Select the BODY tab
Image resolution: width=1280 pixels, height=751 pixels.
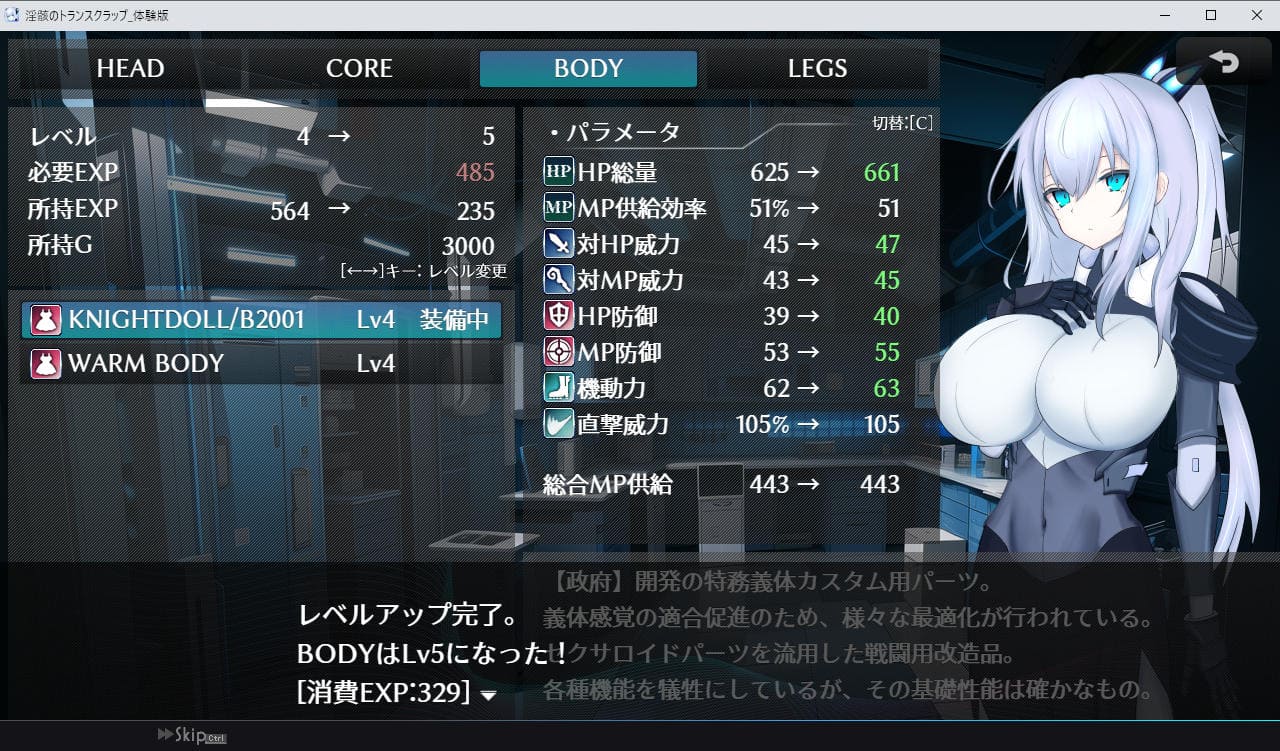click(588, 69)
